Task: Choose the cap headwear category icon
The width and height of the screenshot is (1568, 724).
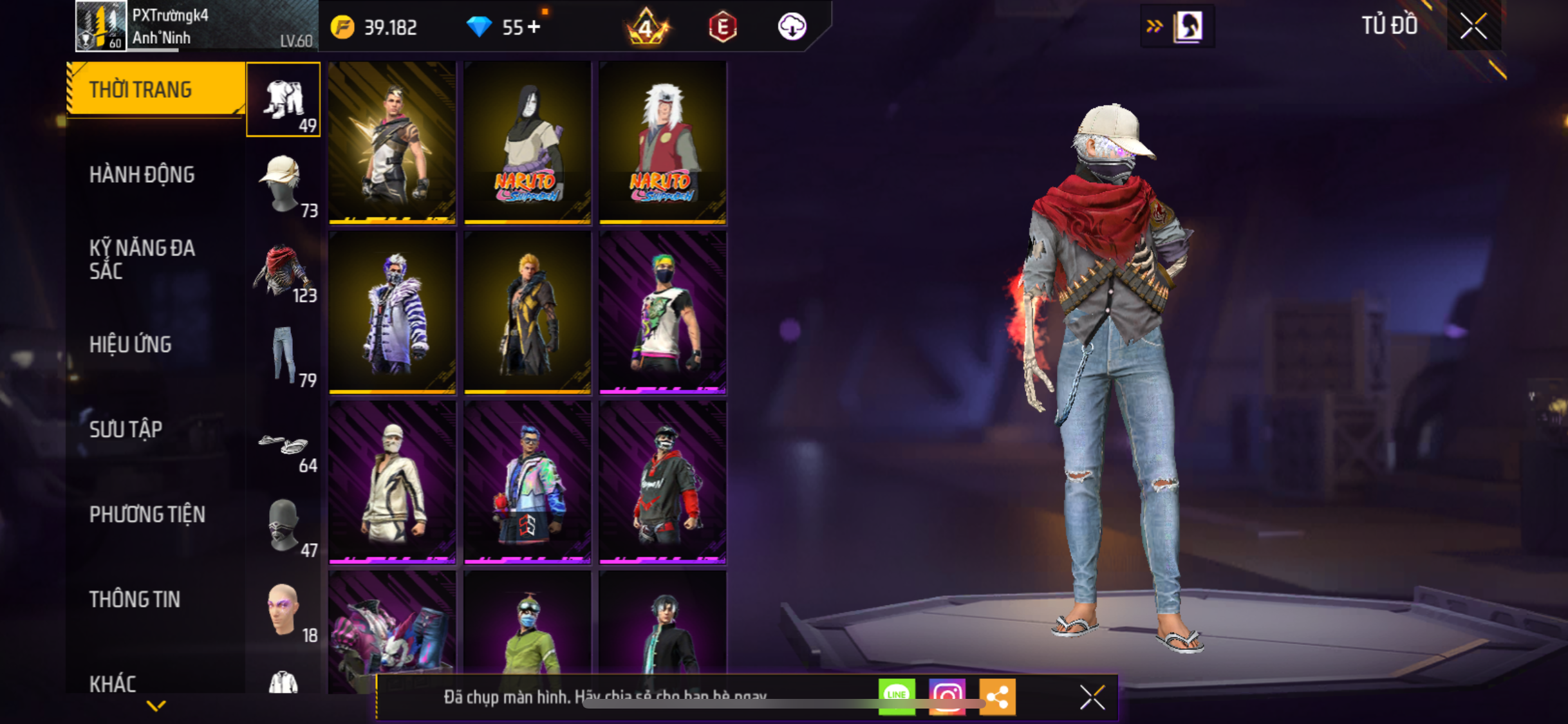Action: [x=283, y=185]
